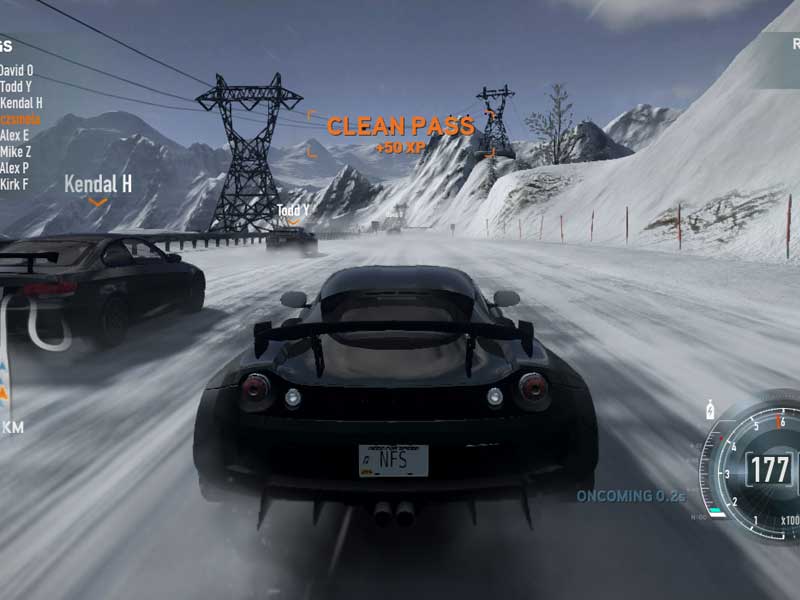Screen dimensions: 800x600
Task: Select David O in the standings list
Action: 17,70
